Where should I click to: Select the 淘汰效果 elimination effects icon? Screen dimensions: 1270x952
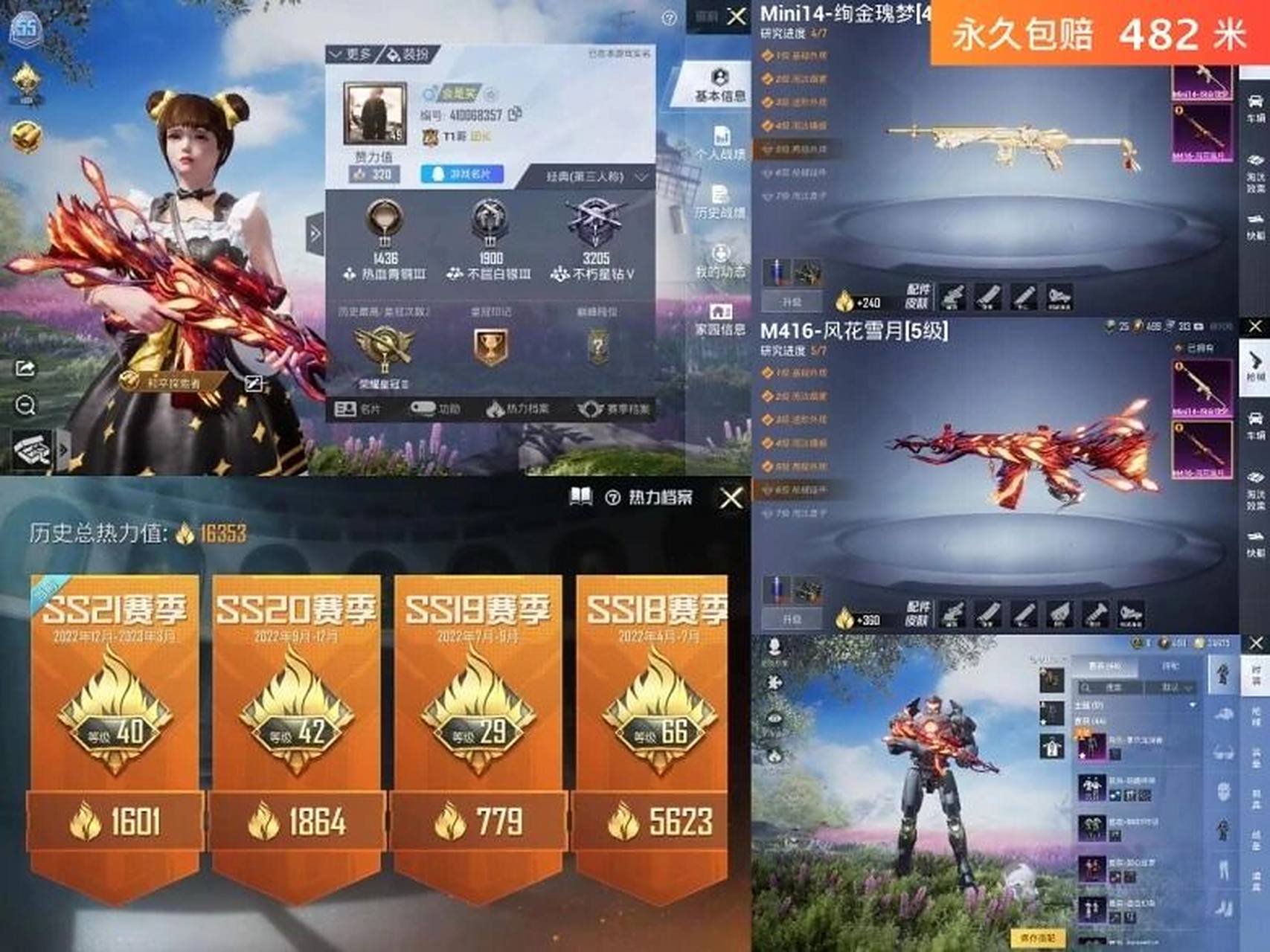1256,476
